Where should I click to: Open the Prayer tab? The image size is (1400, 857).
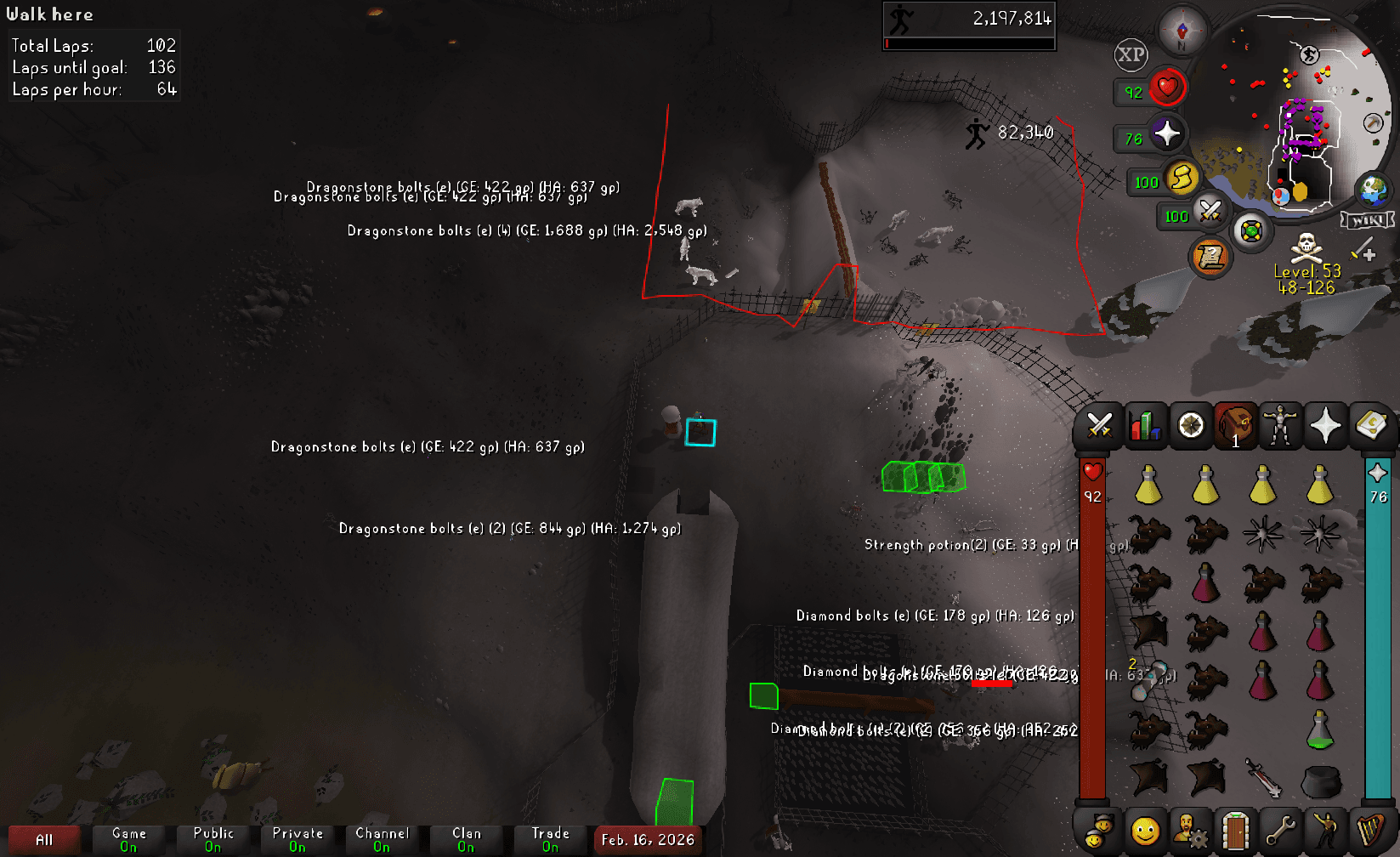1325,425
